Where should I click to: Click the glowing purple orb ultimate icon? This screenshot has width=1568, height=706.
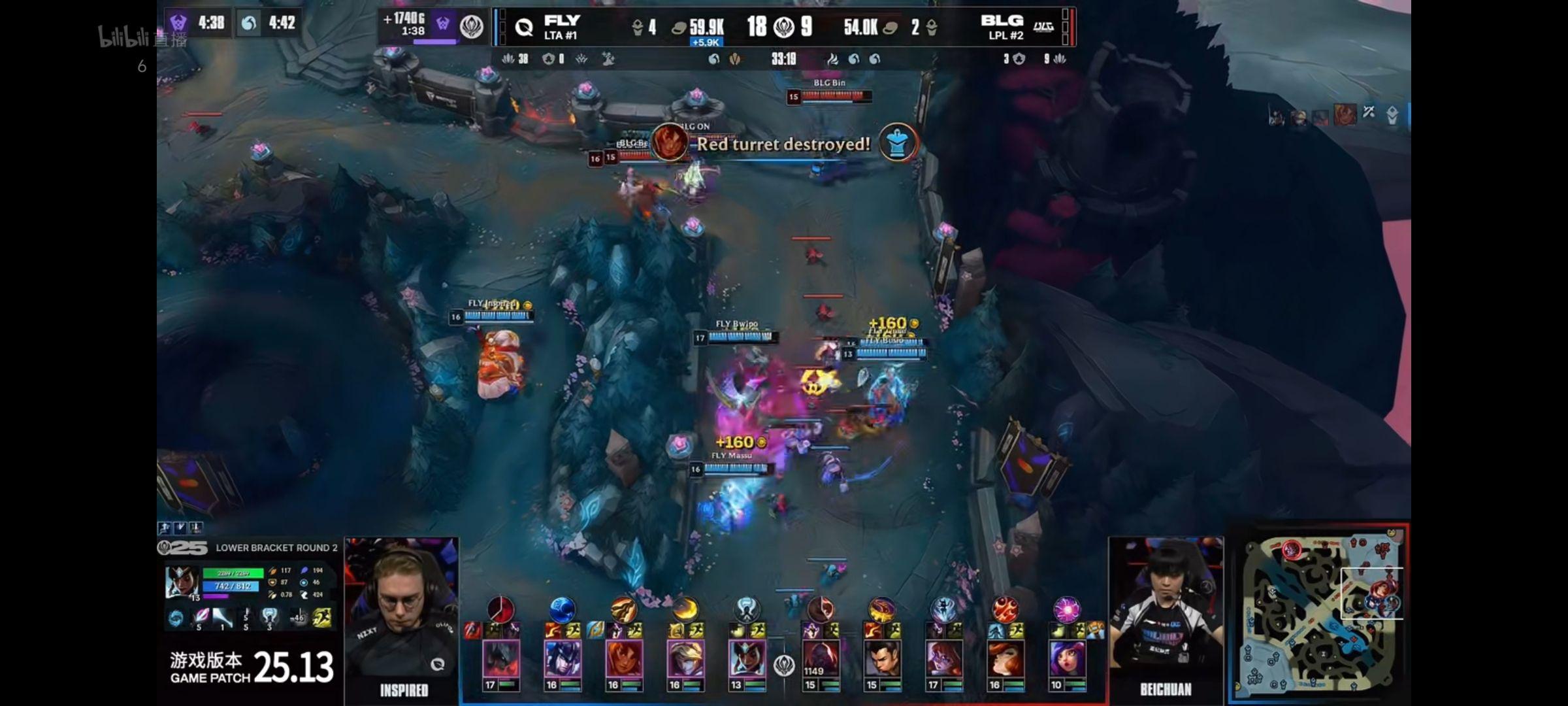pos(1066,609)
